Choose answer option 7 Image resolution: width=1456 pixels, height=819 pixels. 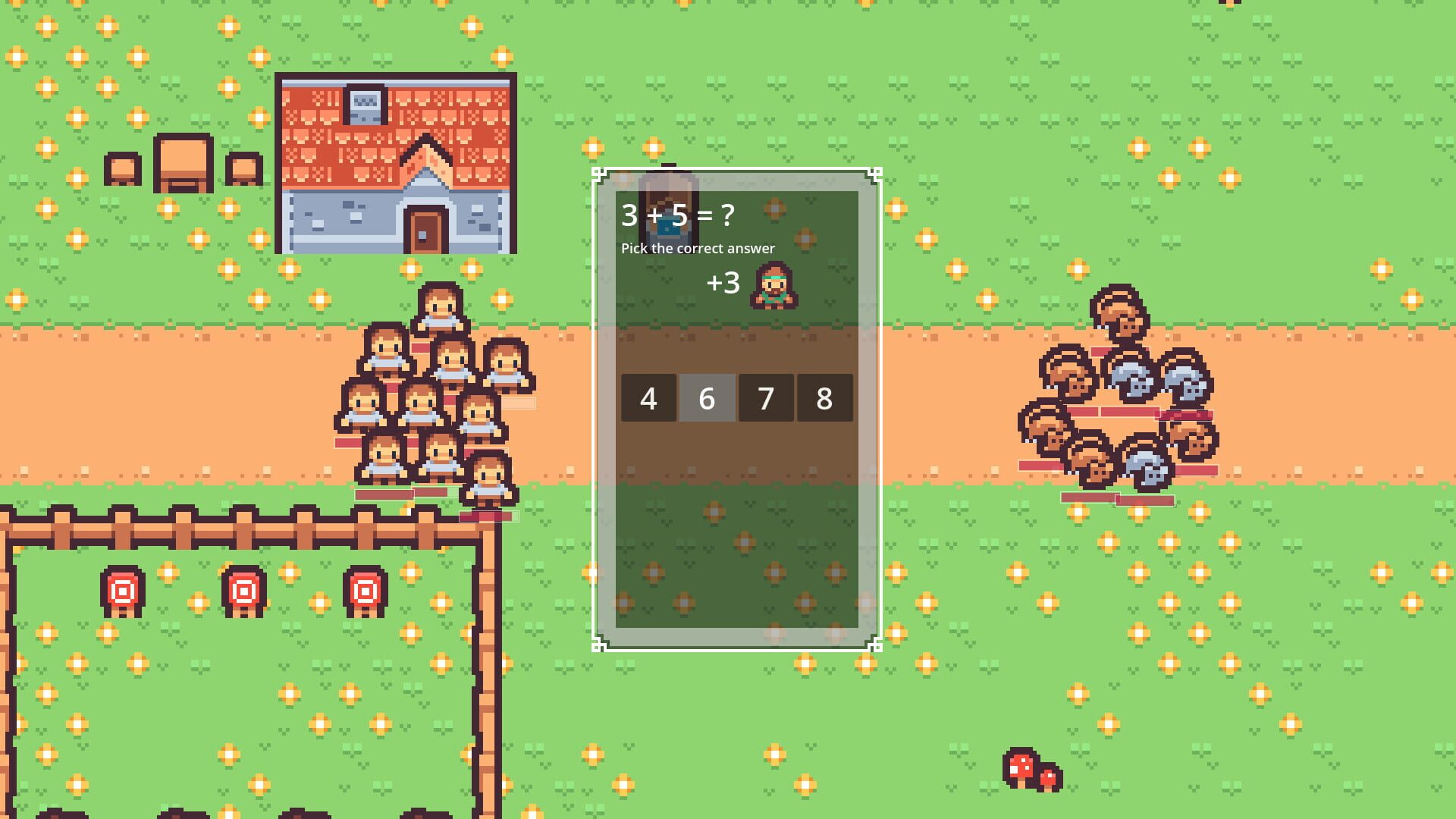click(x=765, y=398)
